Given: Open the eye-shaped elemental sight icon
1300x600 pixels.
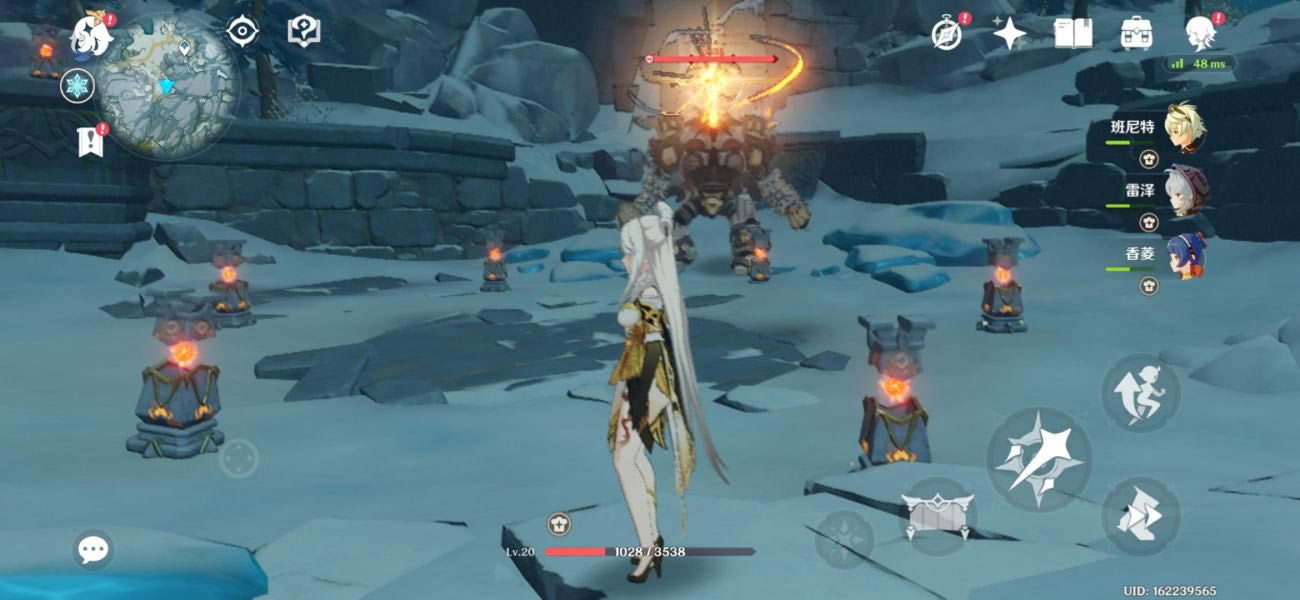Looking at the screenshot, I should [x=242, y=32].
